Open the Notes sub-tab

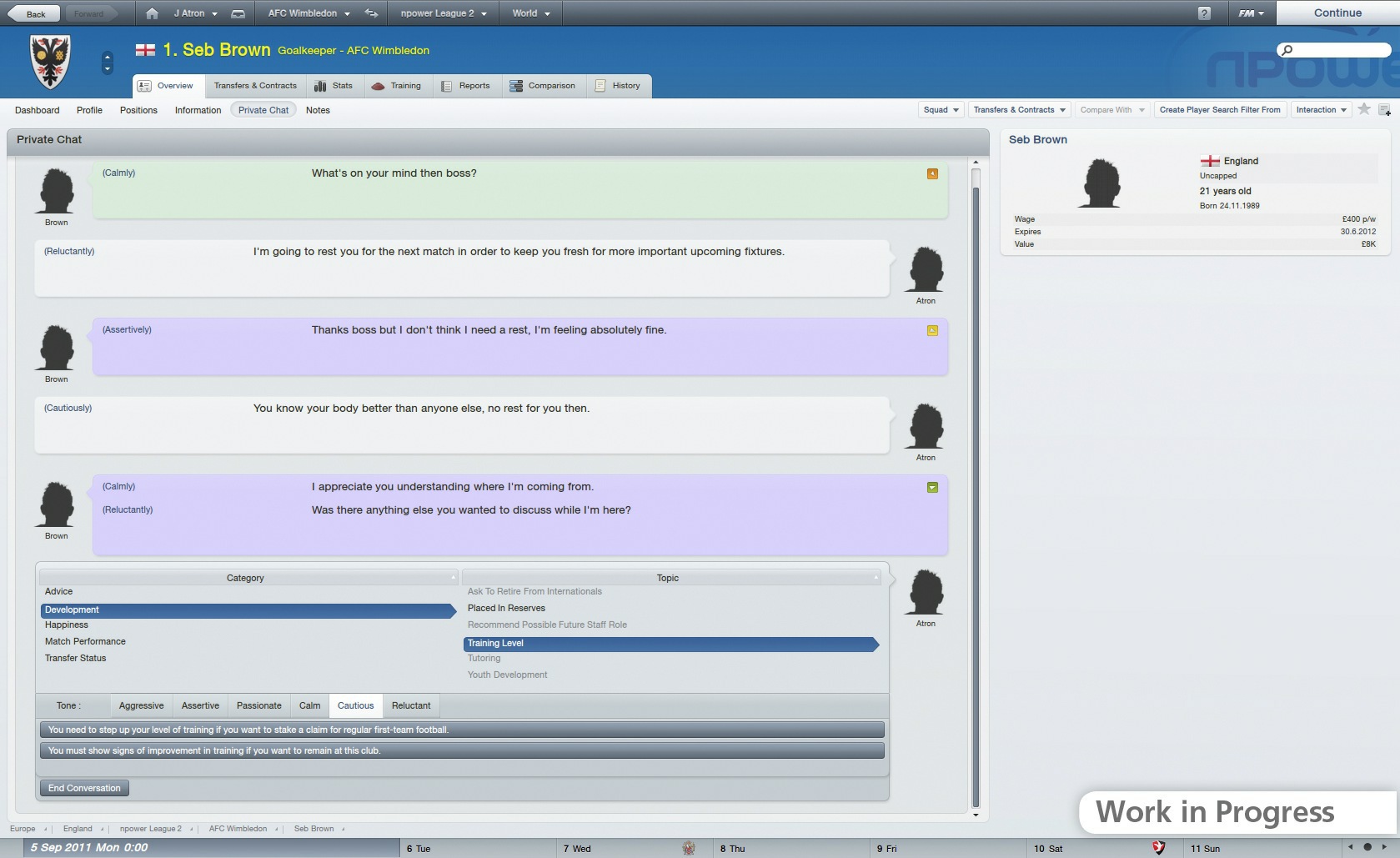tap(317, 109)
